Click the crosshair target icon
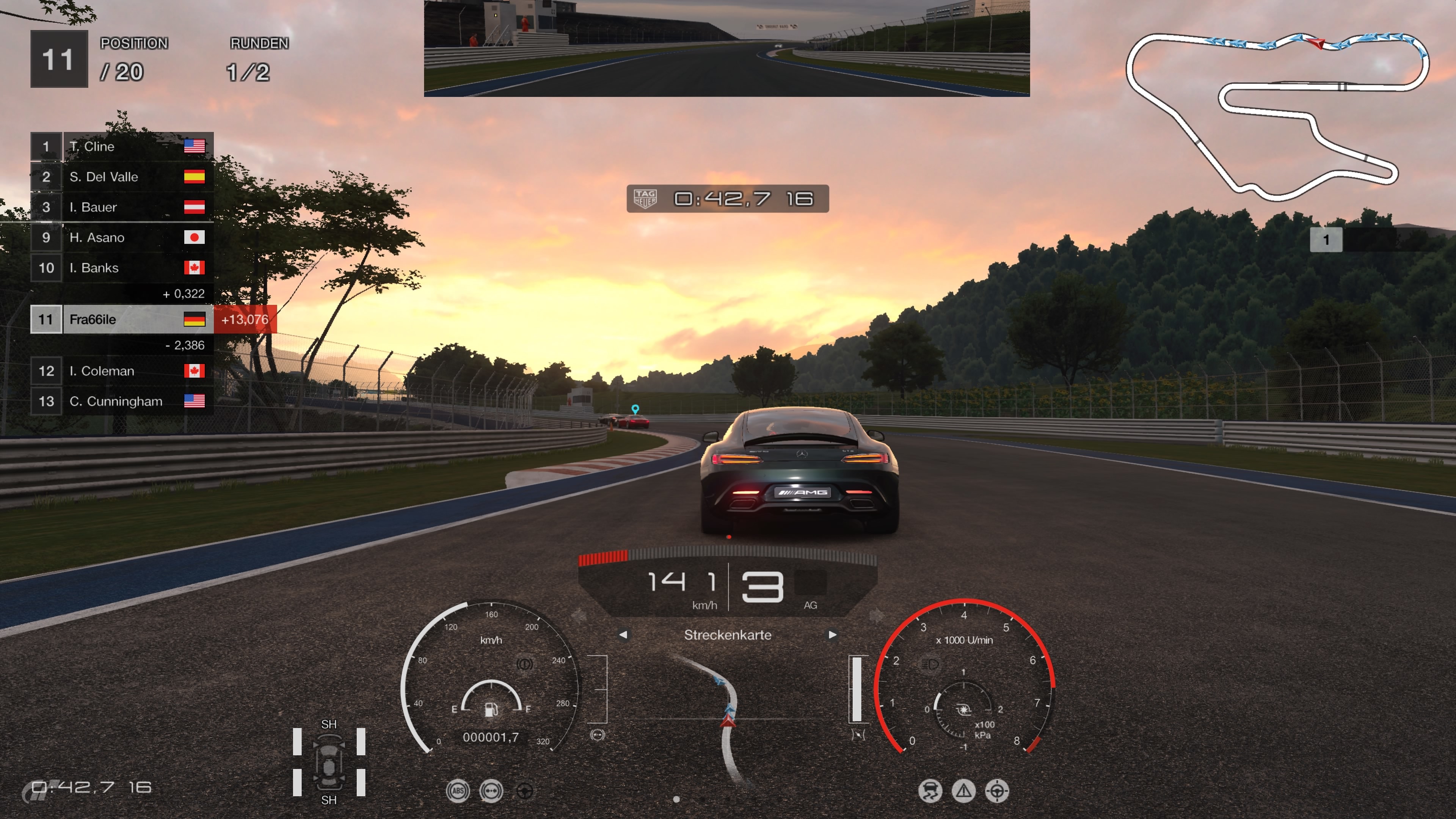 [x=997, y=791]
